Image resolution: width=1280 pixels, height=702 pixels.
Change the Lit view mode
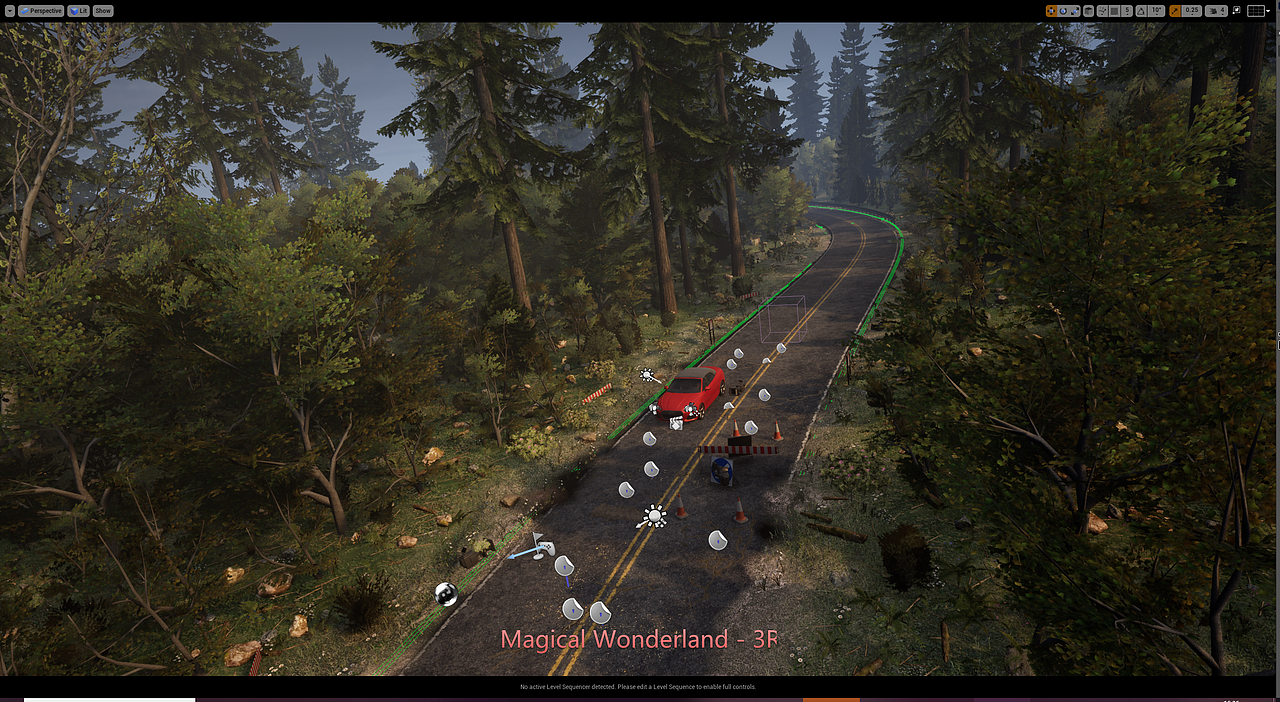[79, 11]
